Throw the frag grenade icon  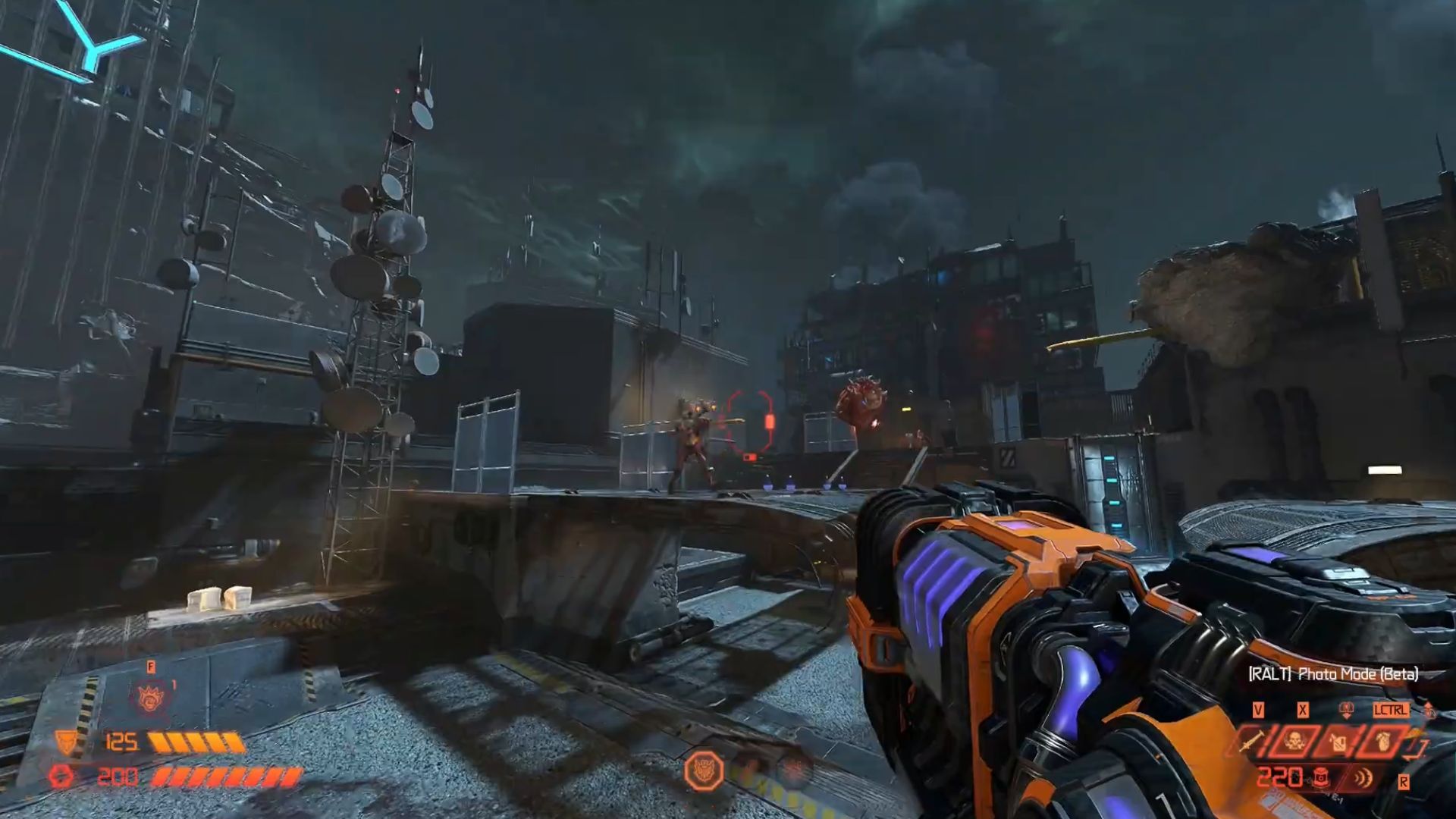(x=1385, y=741)
